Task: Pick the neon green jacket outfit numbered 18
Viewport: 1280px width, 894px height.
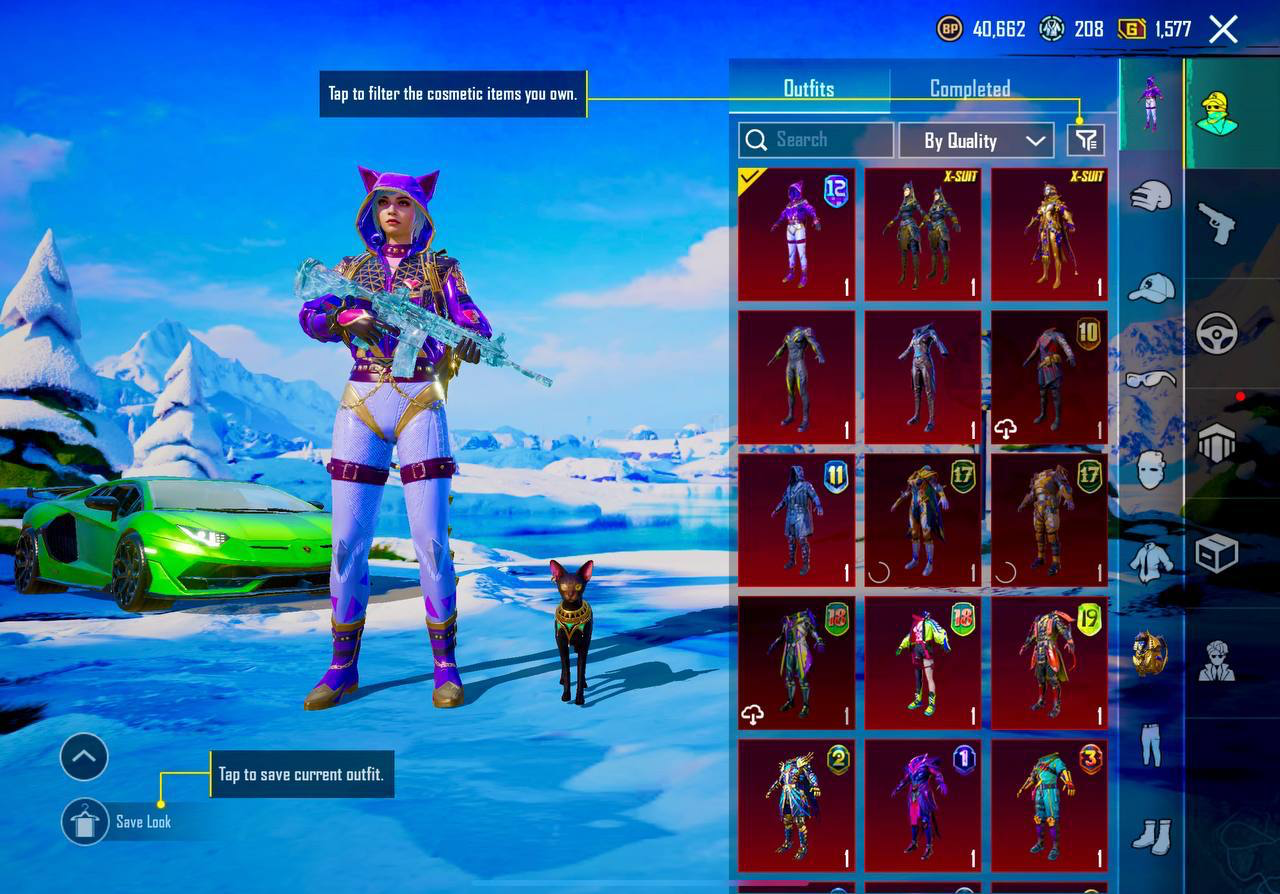Action: [923, 663]
